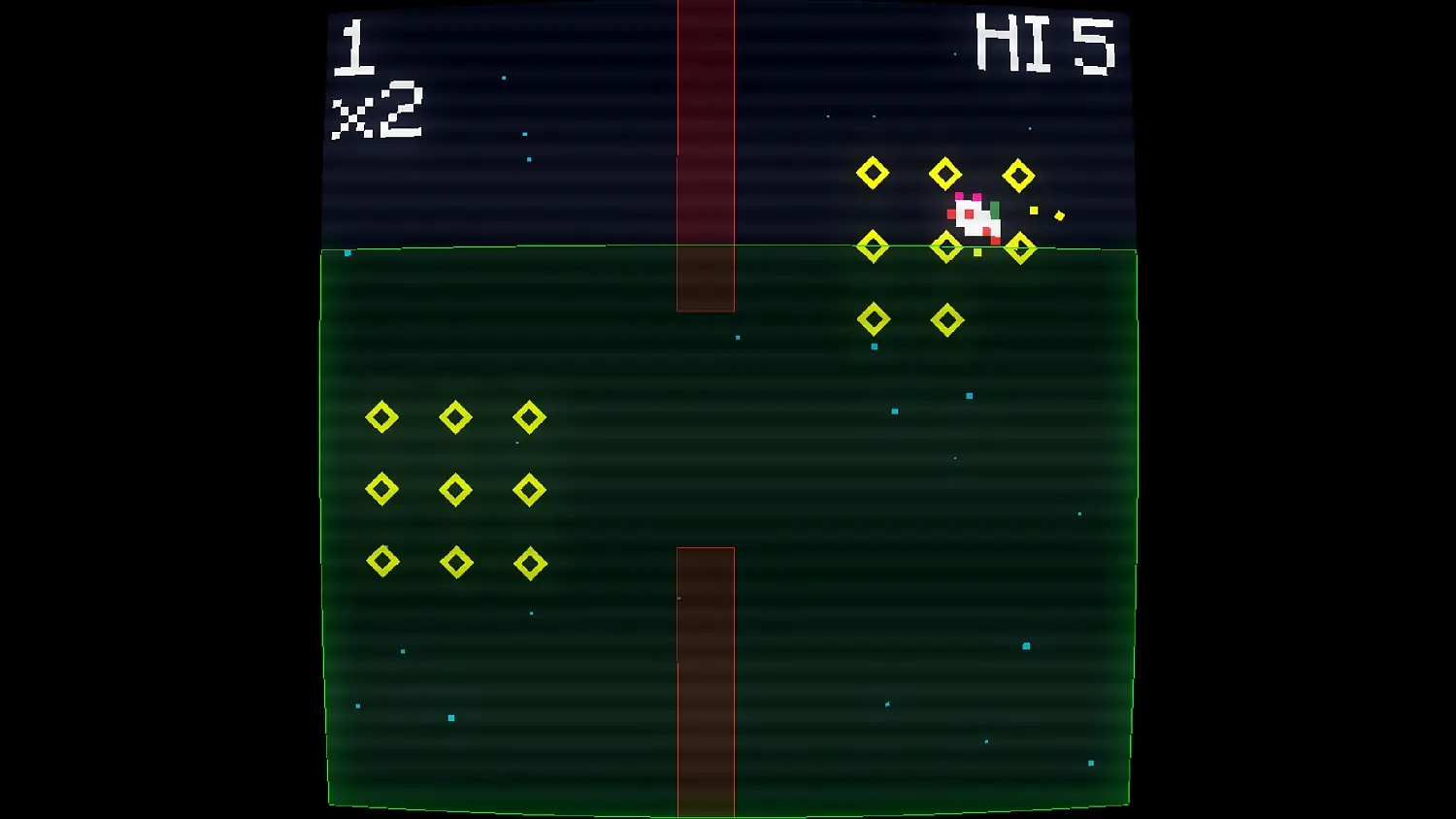Click the bottom-left diamond of the left grid
Viewport: 1456px width, 819px height.
tap(382, 562)
